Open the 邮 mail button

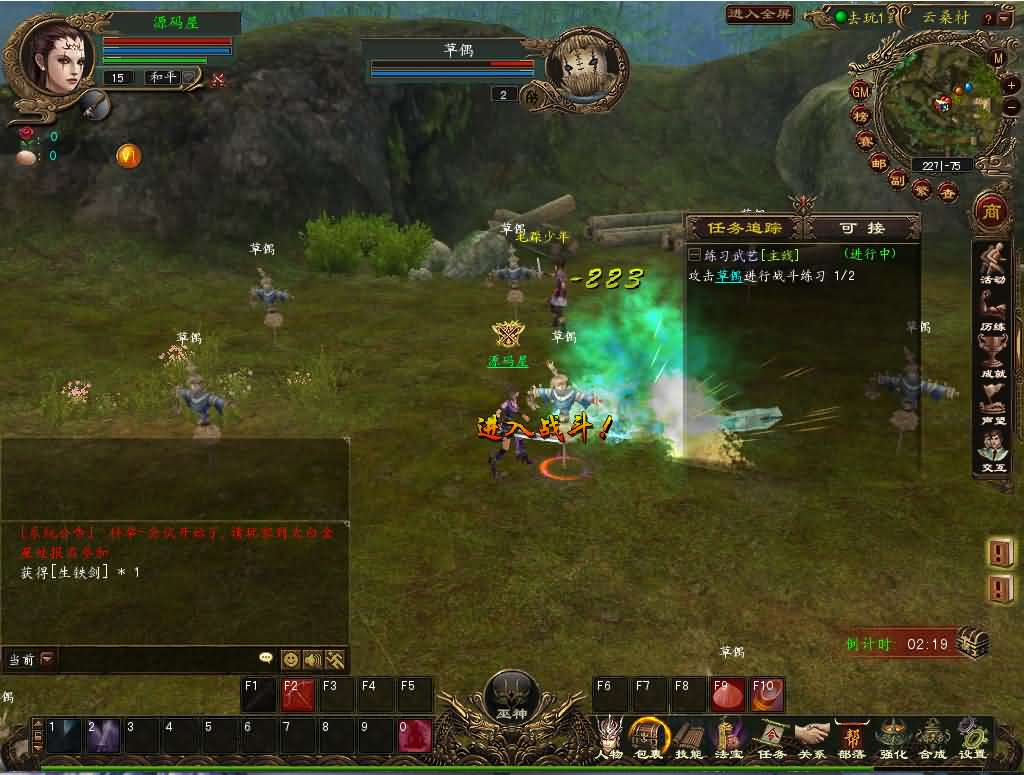pos(878,163)
